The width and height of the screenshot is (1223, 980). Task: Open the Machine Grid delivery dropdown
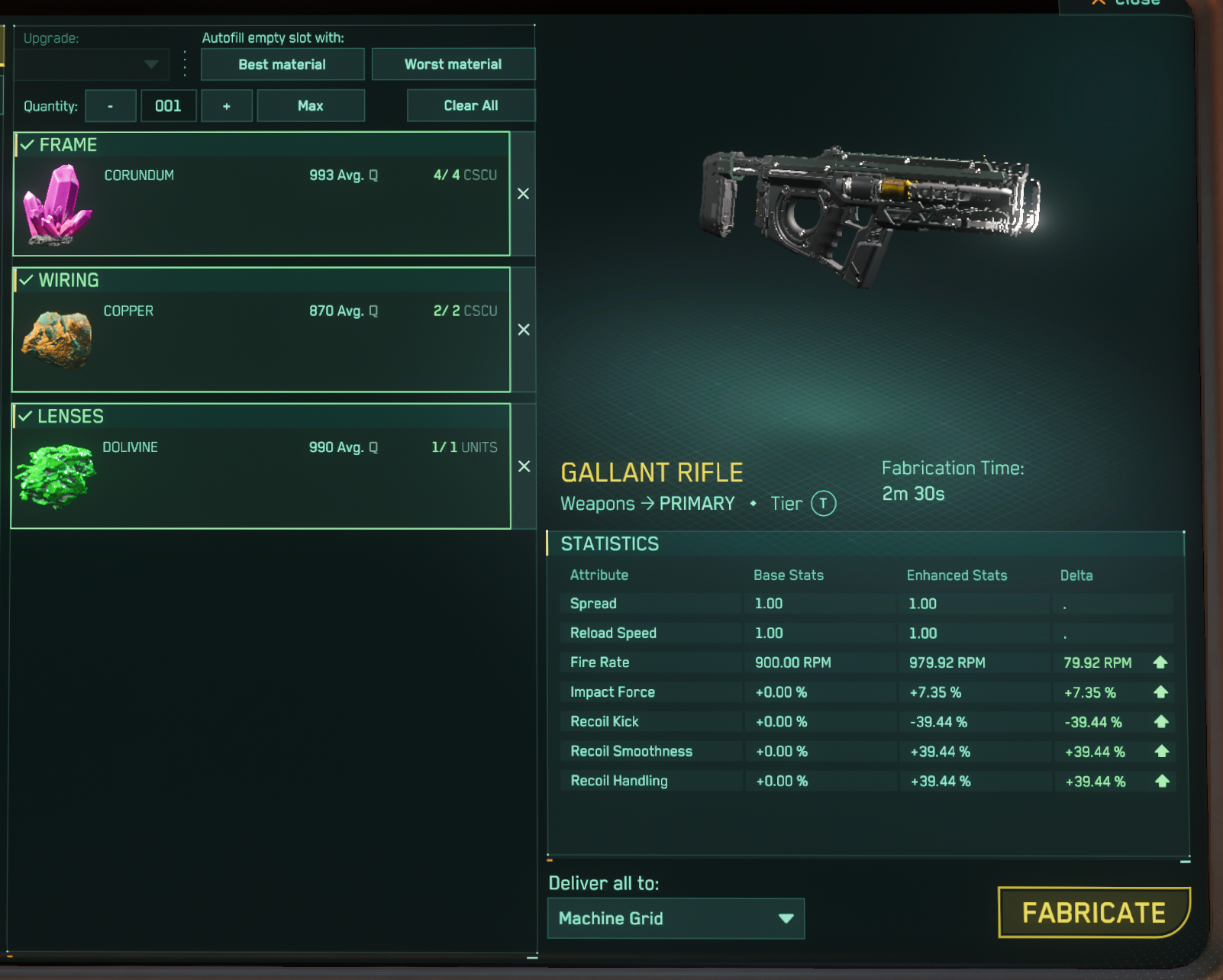676,918
